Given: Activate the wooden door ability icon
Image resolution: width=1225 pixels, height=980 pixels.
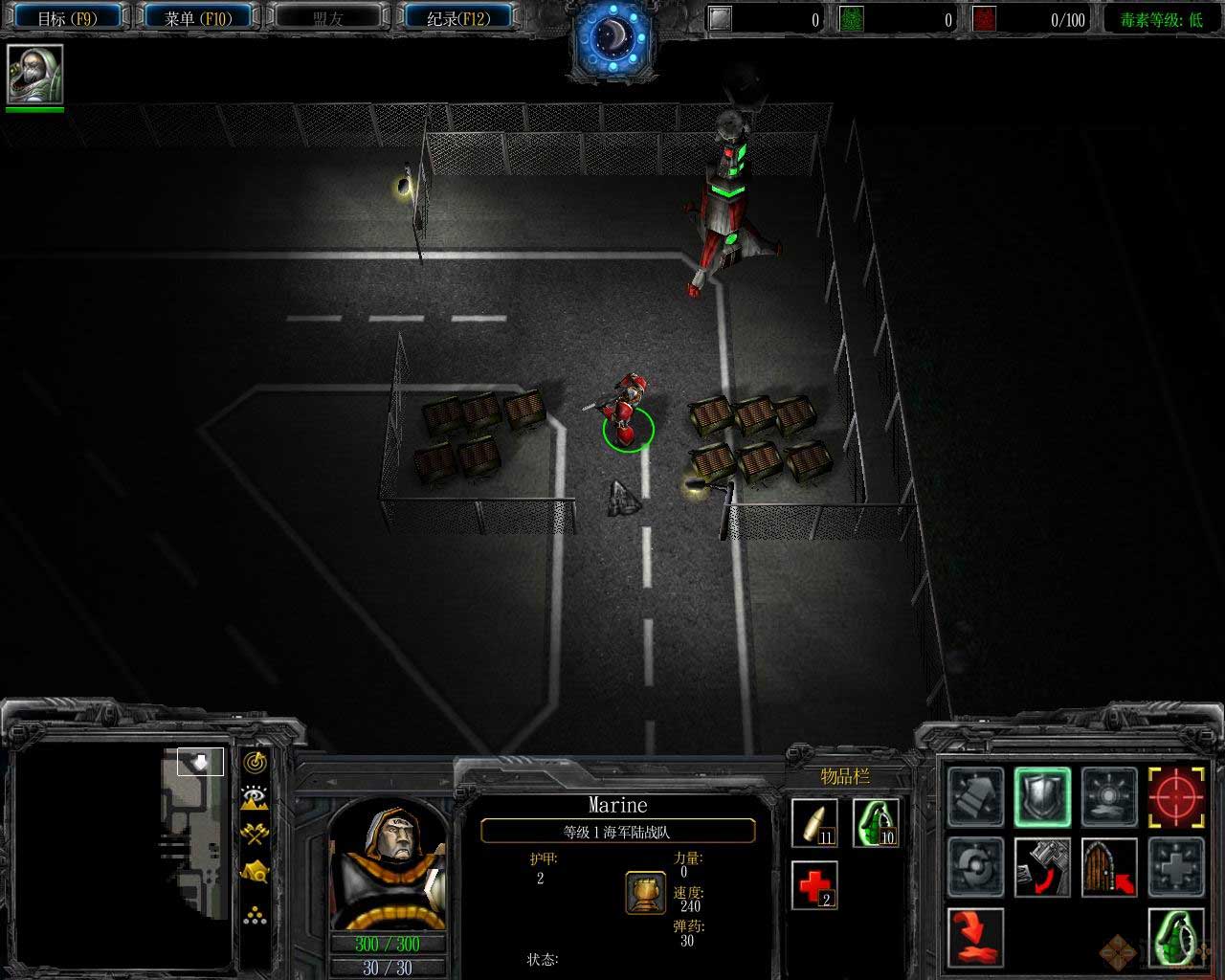Looking at the screenshot, I should [x=1109, y=866].
